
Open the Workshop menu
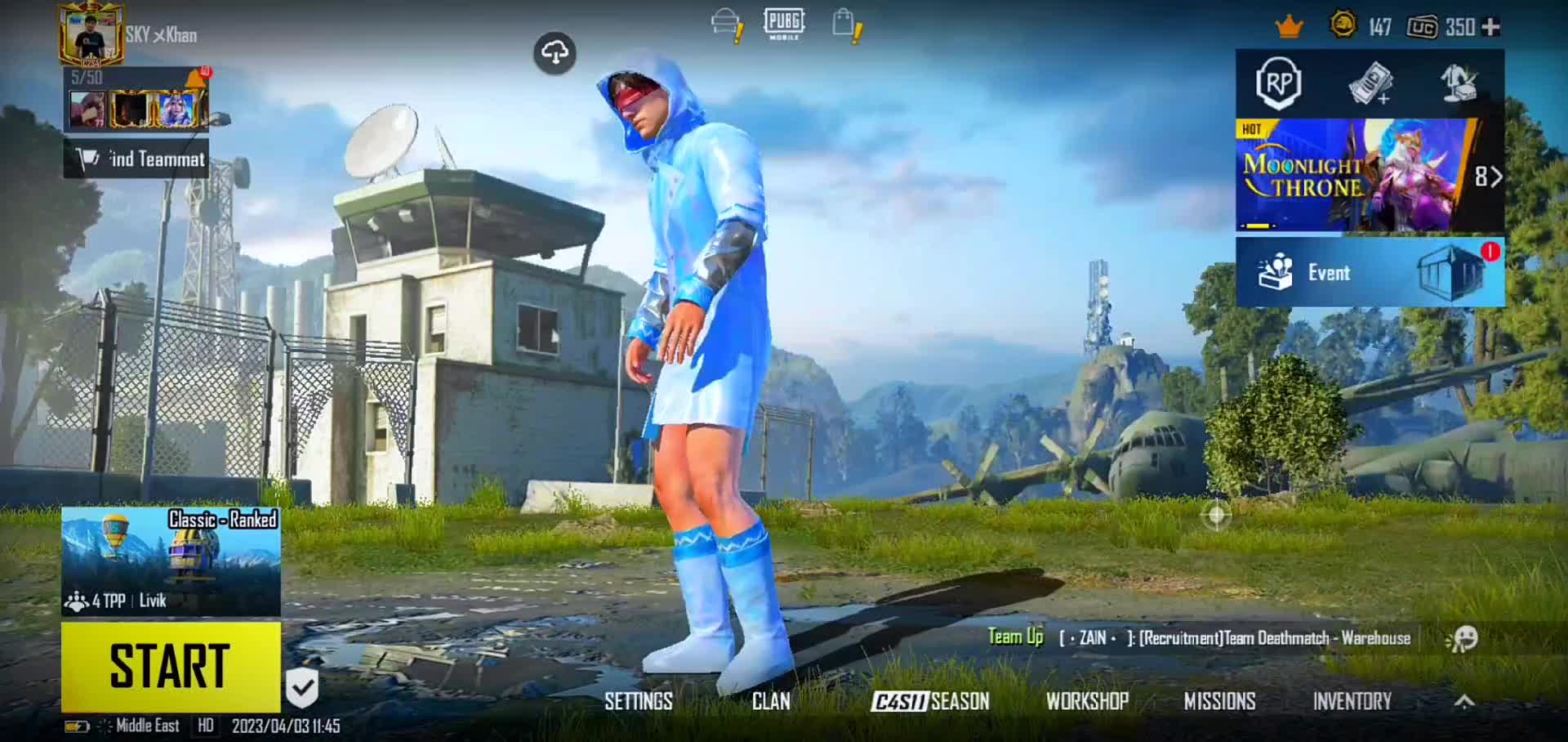(x=1087, y=701)
